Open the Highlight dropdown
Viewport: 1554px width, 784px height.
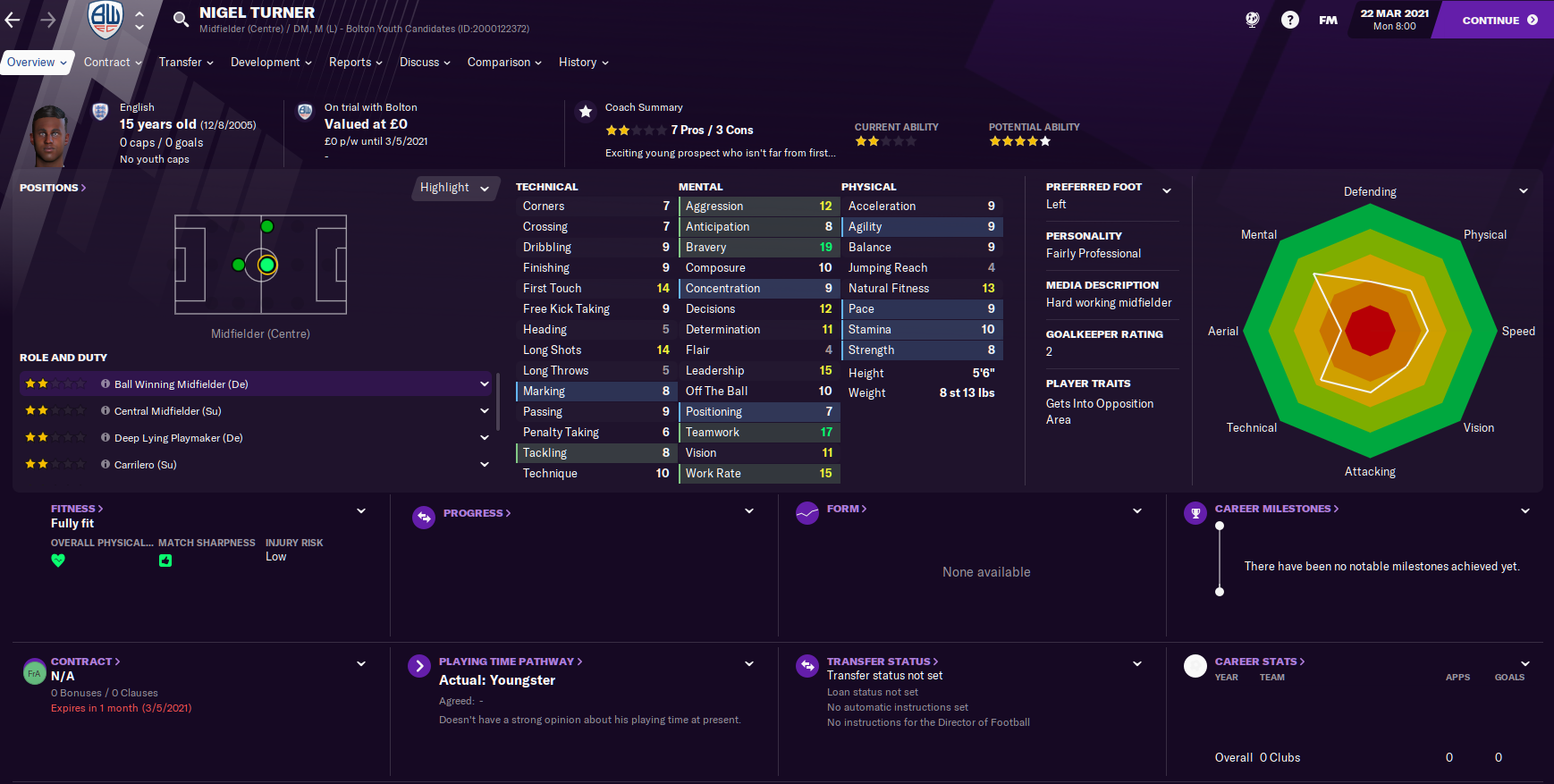454,188
